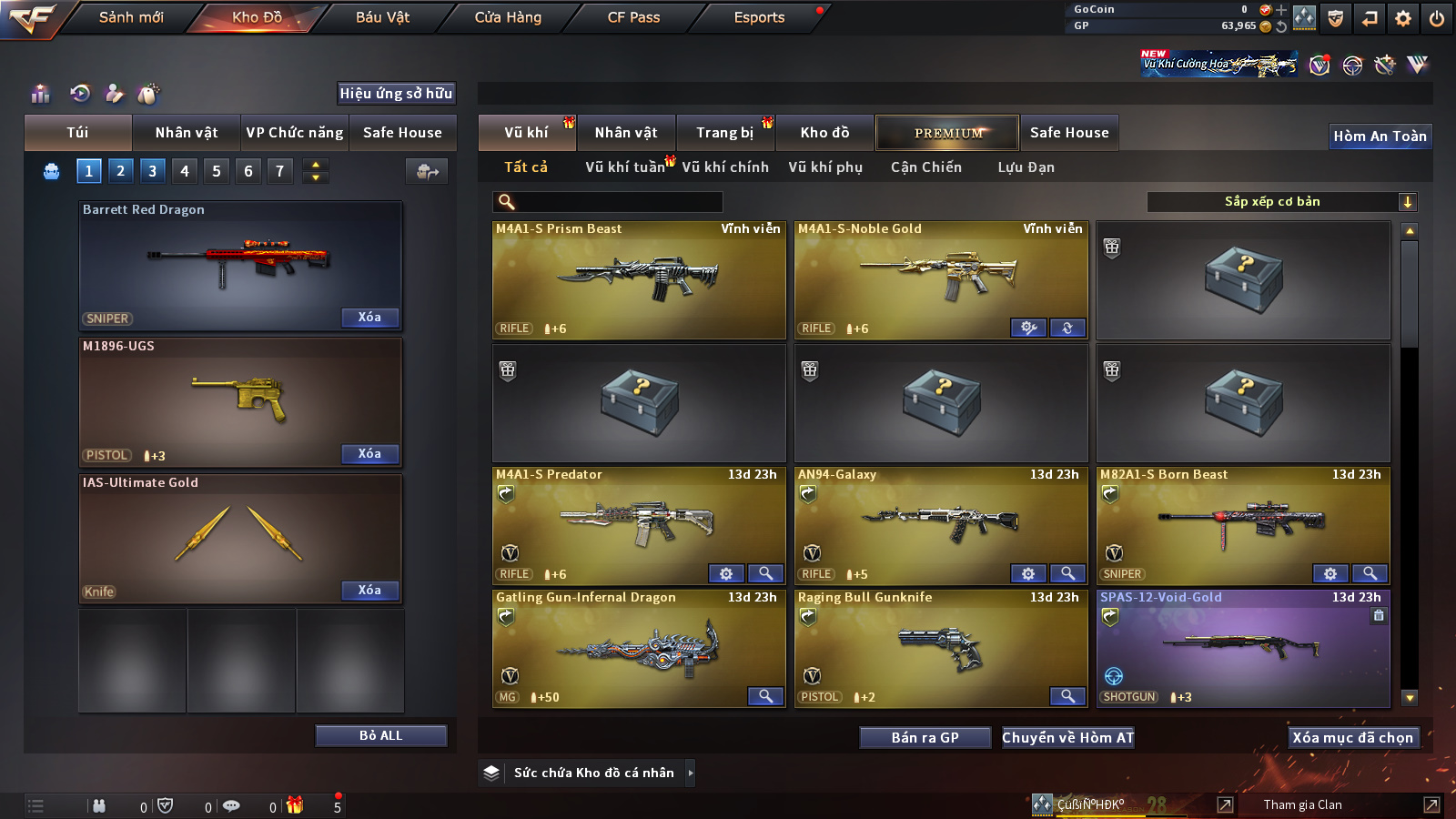
Task: Open settings with the gear icon
Action: click(x=1403, y=18)
